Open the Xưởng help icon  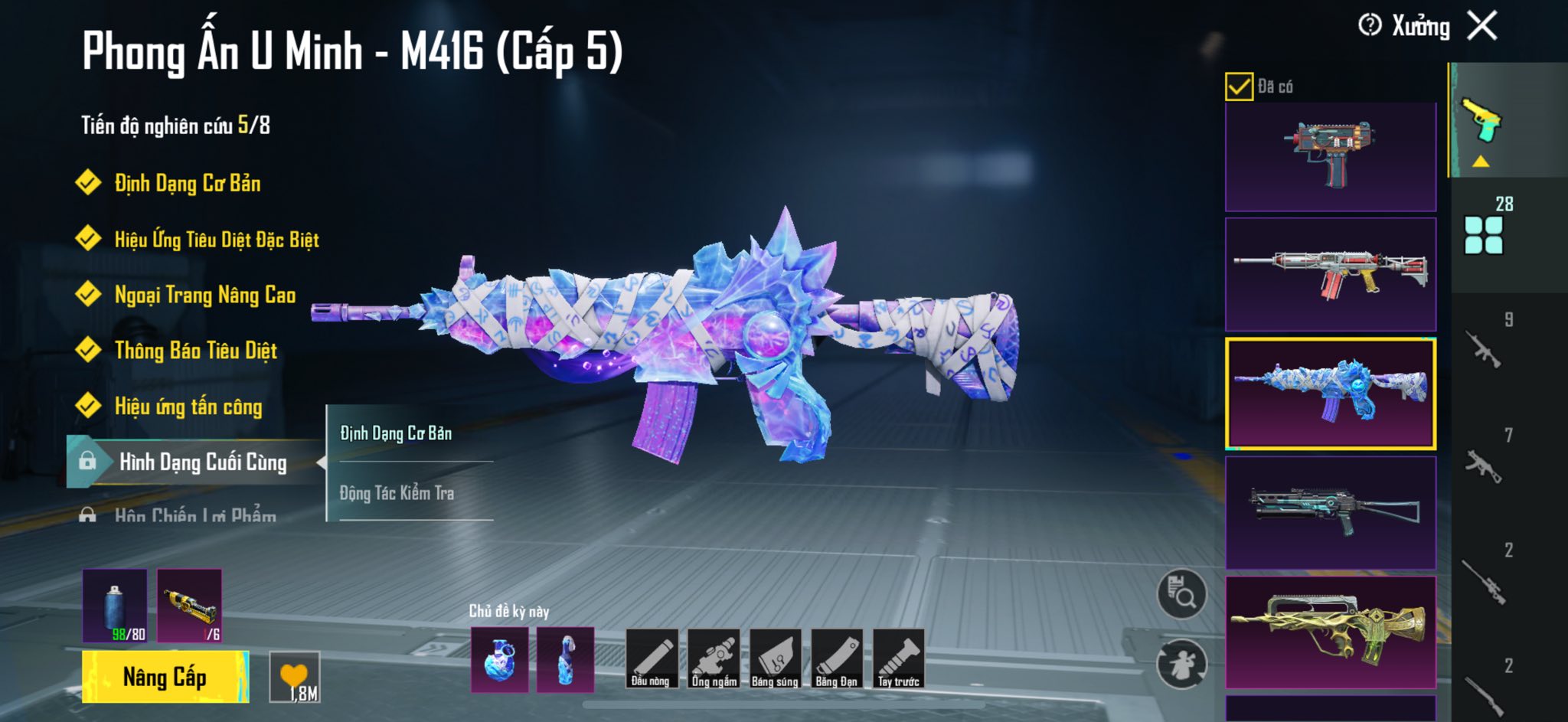(1370, 25)
